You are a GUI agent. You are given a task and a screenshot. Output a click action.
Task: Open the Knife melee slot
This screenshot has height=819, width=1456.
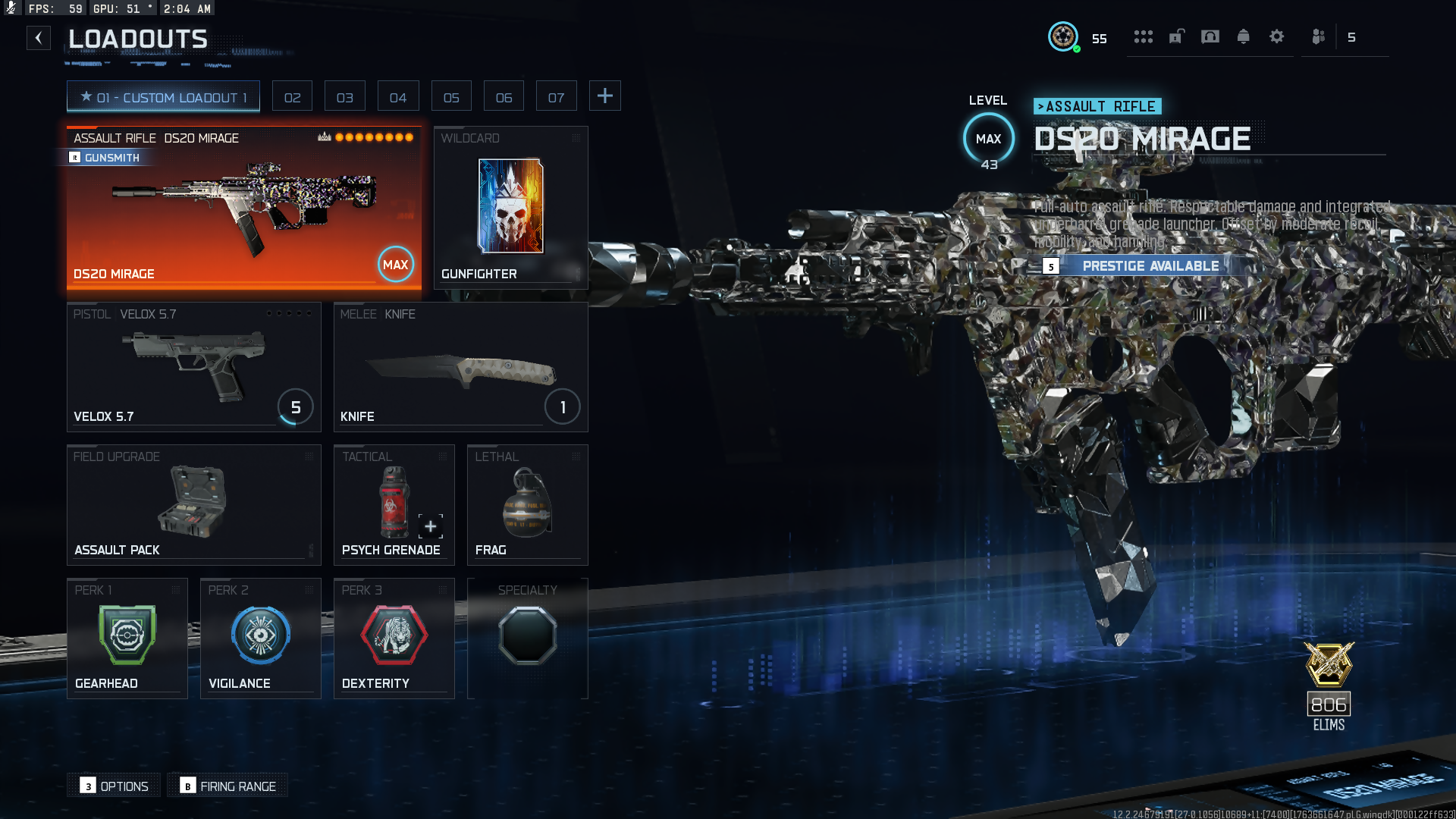pyautogui.click(x=460, y=367)
